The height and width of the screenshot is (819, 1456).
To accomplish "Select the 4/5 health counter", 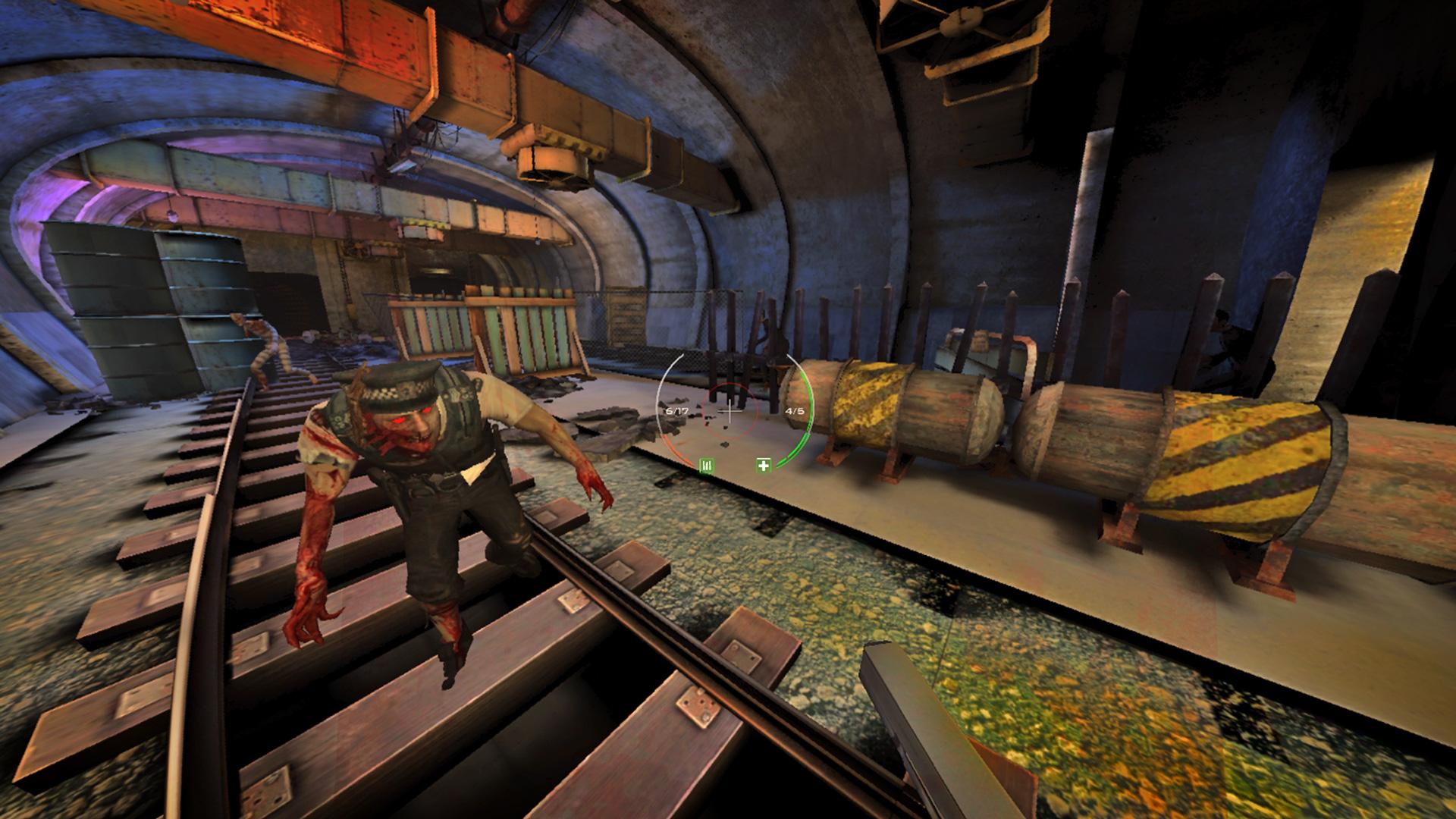I will 795,410.
